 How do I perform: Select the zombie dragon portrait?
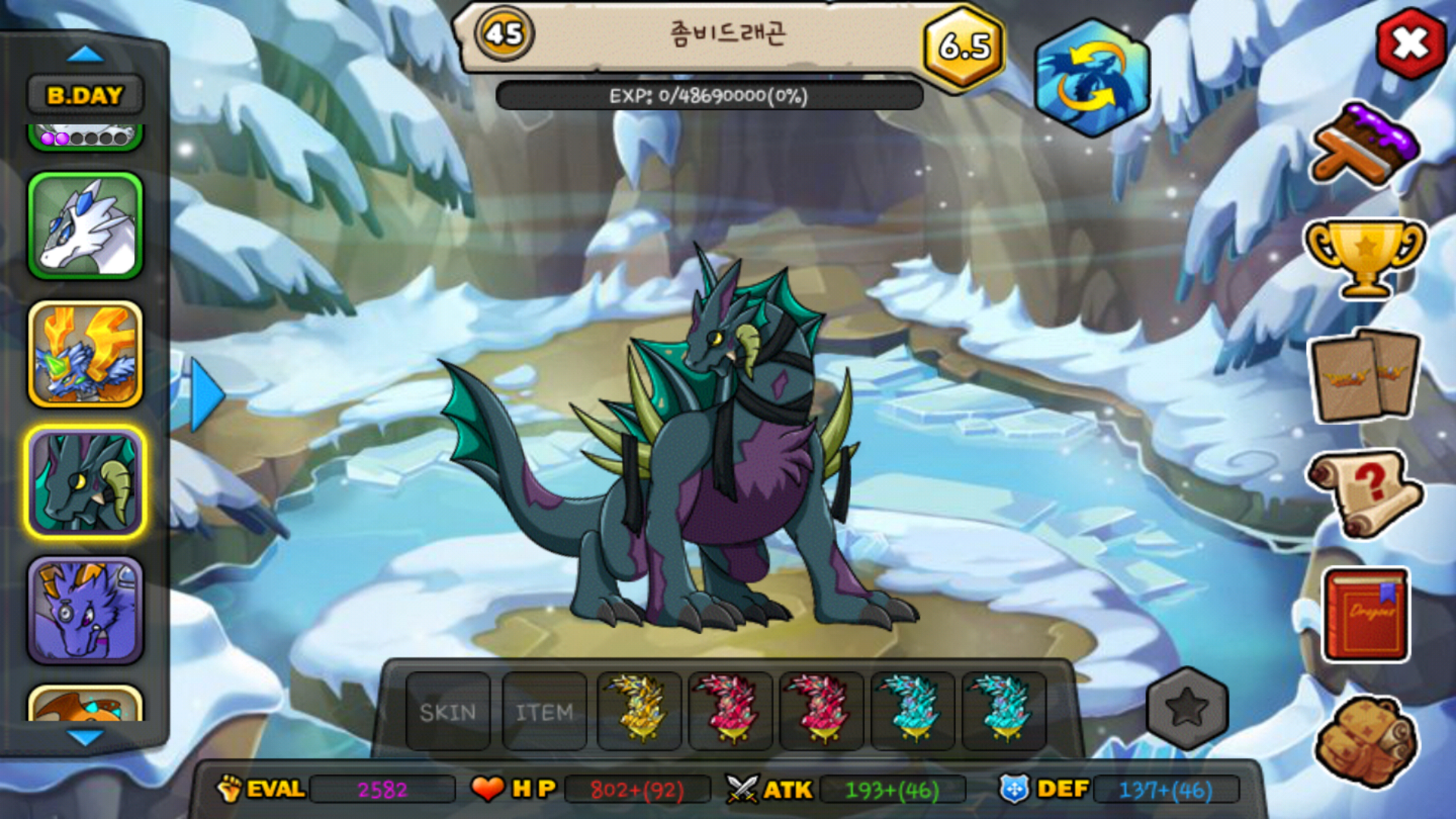86,482
